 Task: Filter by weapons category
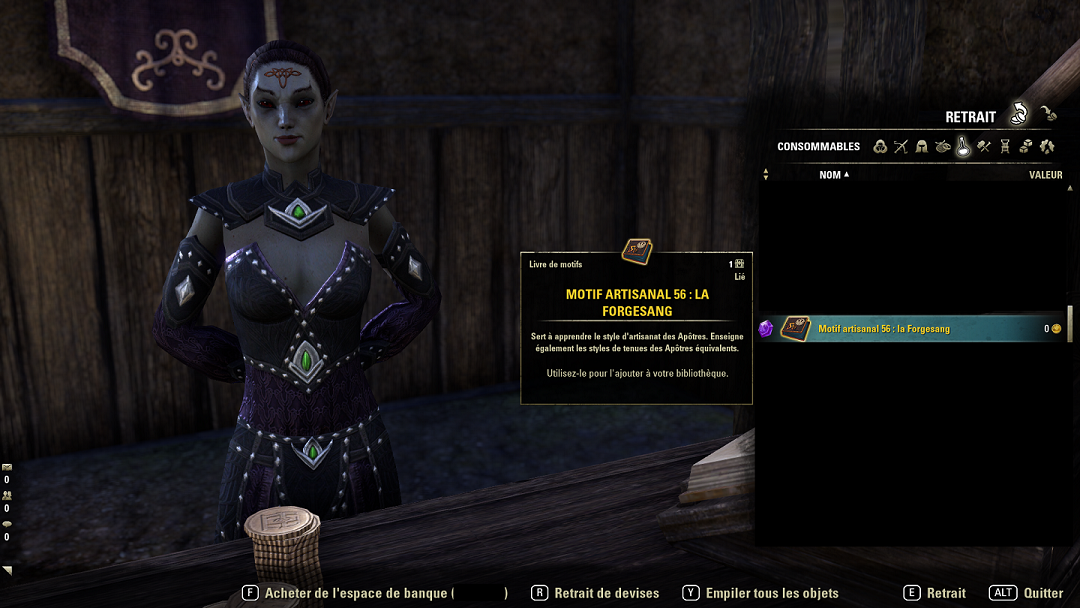pos(901,146)
